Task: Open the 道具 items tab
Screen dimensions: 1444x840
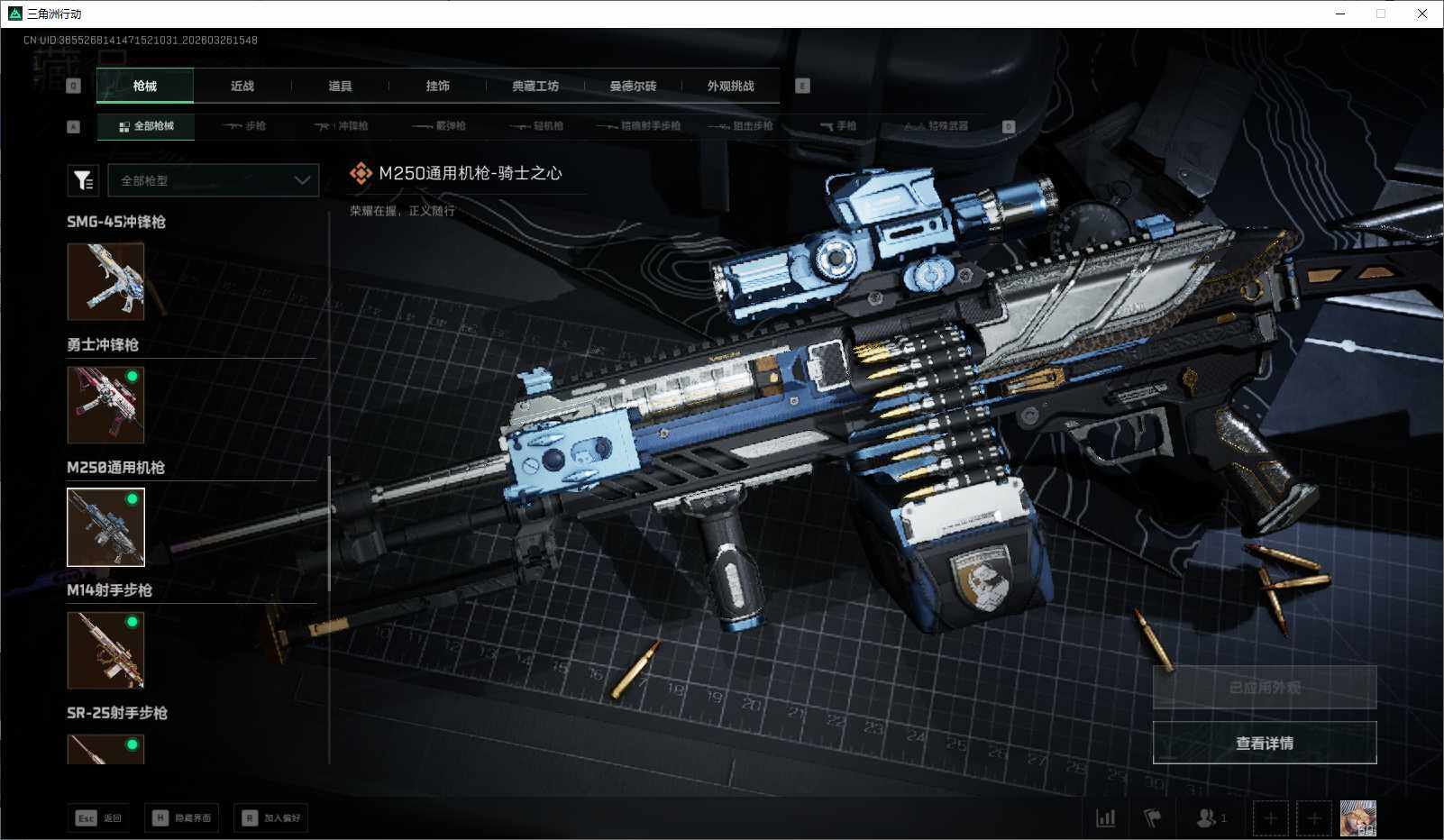Action: [340, 86]
